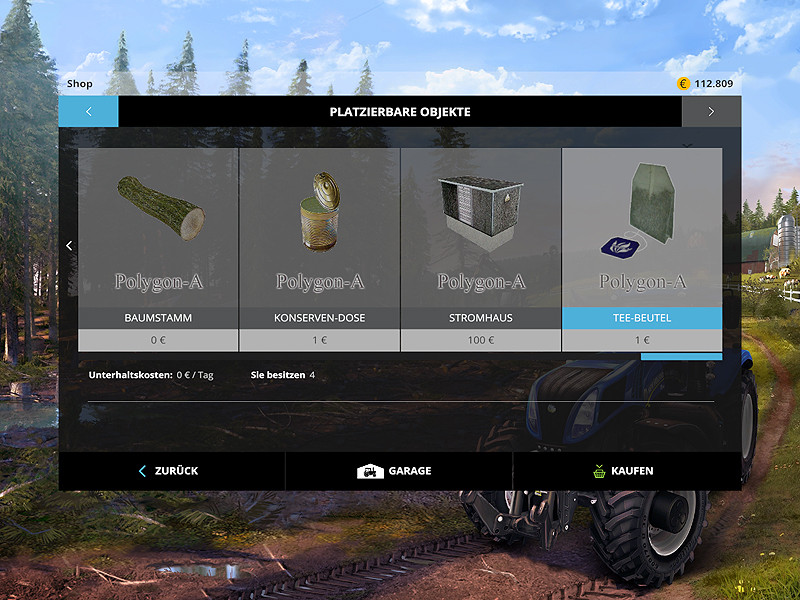Image resolution: width=800 pixels, height=600 pixels.
Task: Pick the Stromhaus building item
Action: pos(480,240)
